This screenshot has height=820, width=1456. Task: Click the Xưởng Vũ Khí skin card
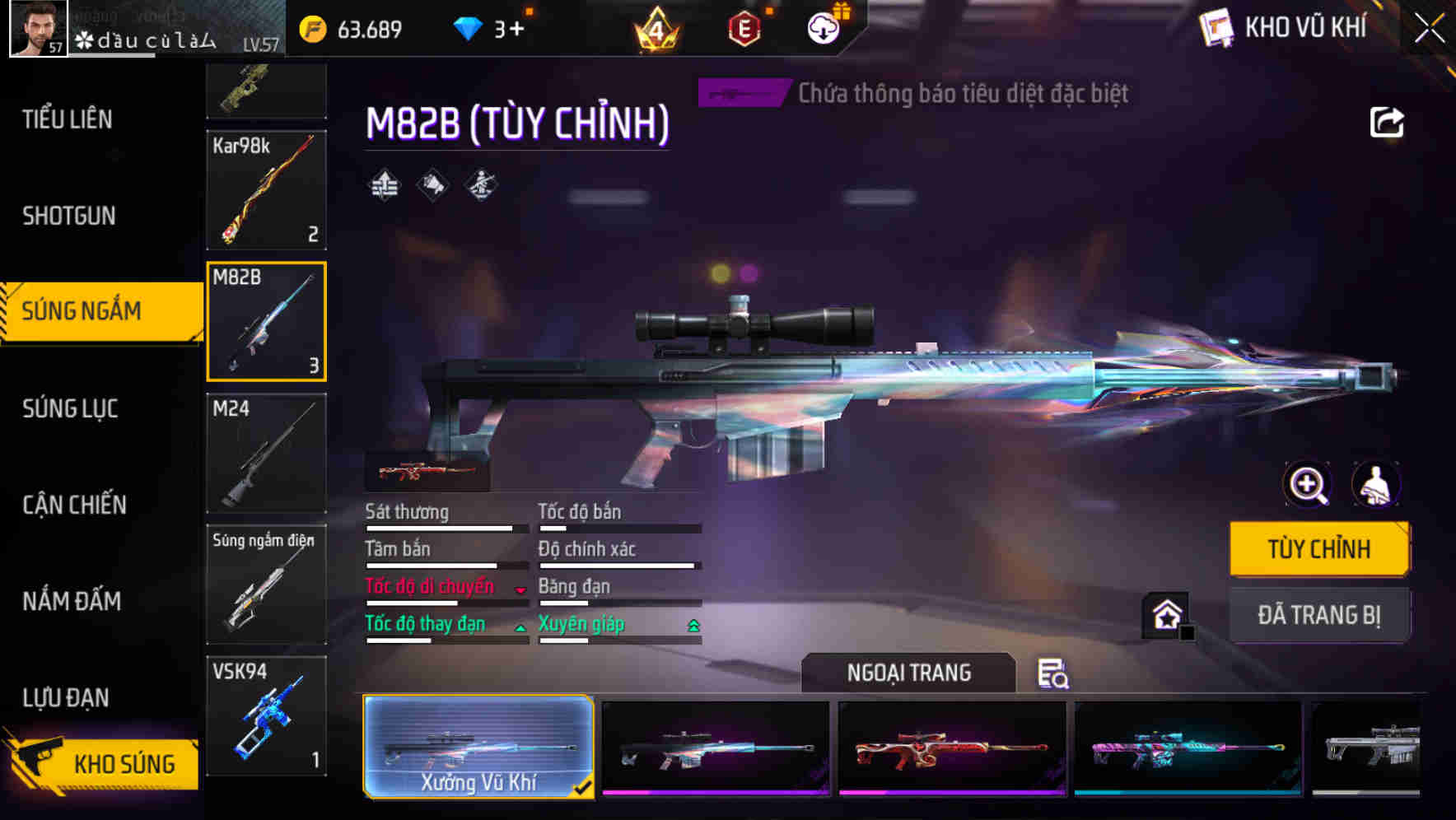pos(478,746)
